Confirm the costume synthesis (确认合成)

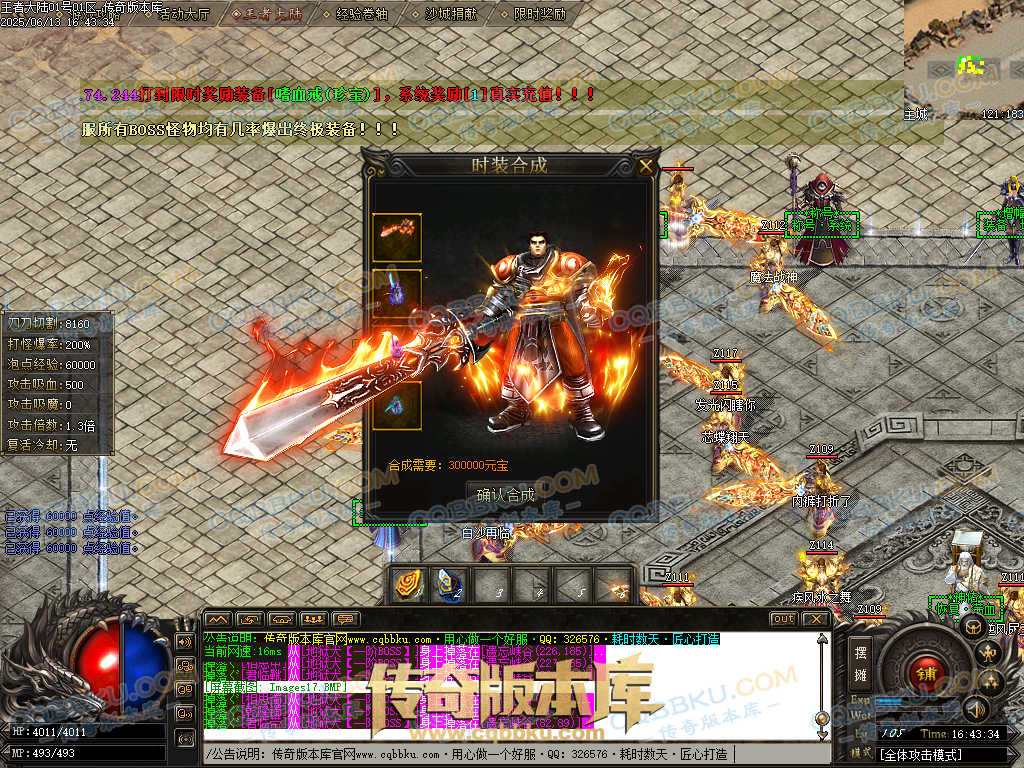505,495
